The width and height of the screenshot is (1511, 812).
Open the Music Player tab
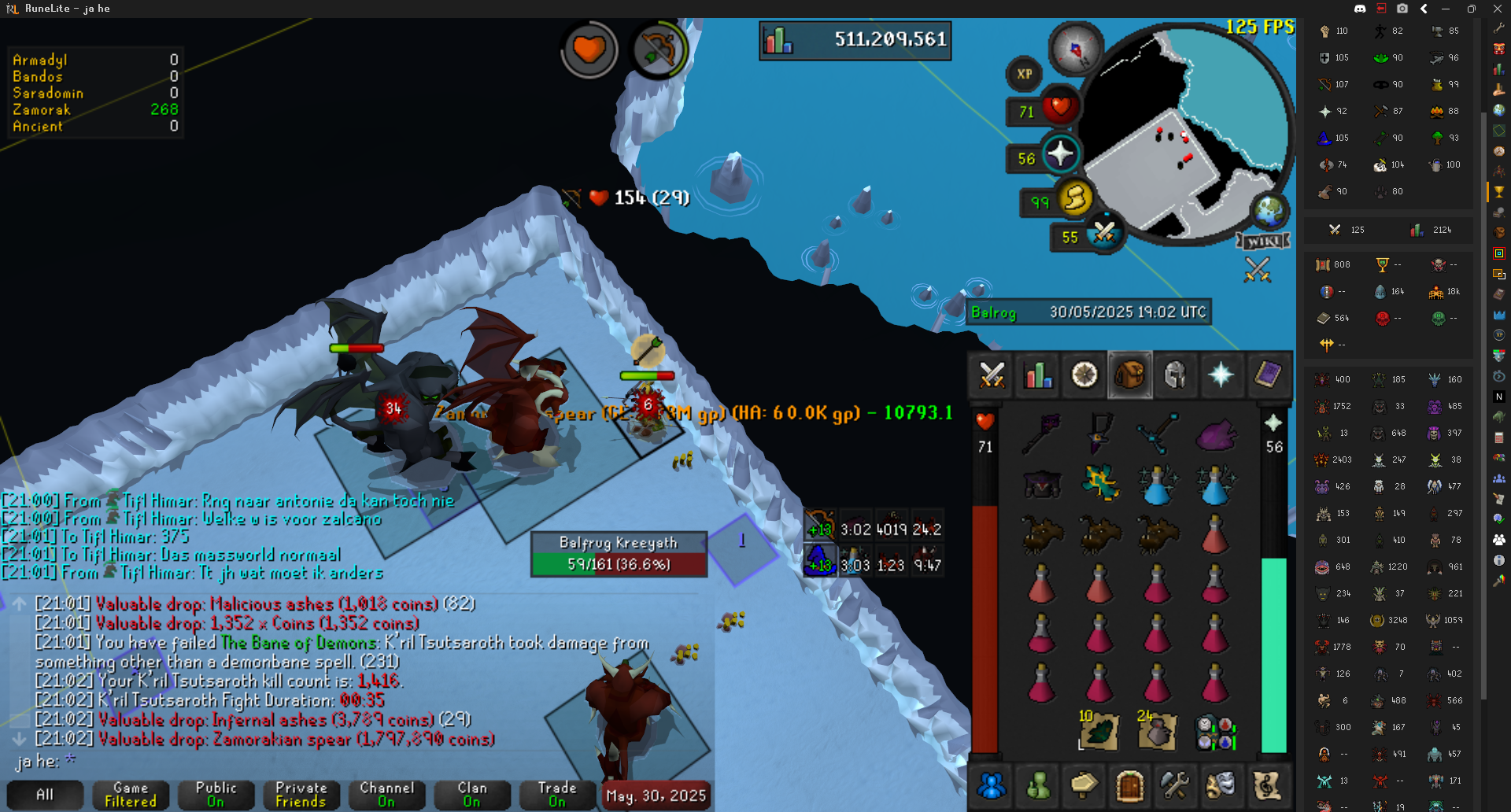point(1267,785)
